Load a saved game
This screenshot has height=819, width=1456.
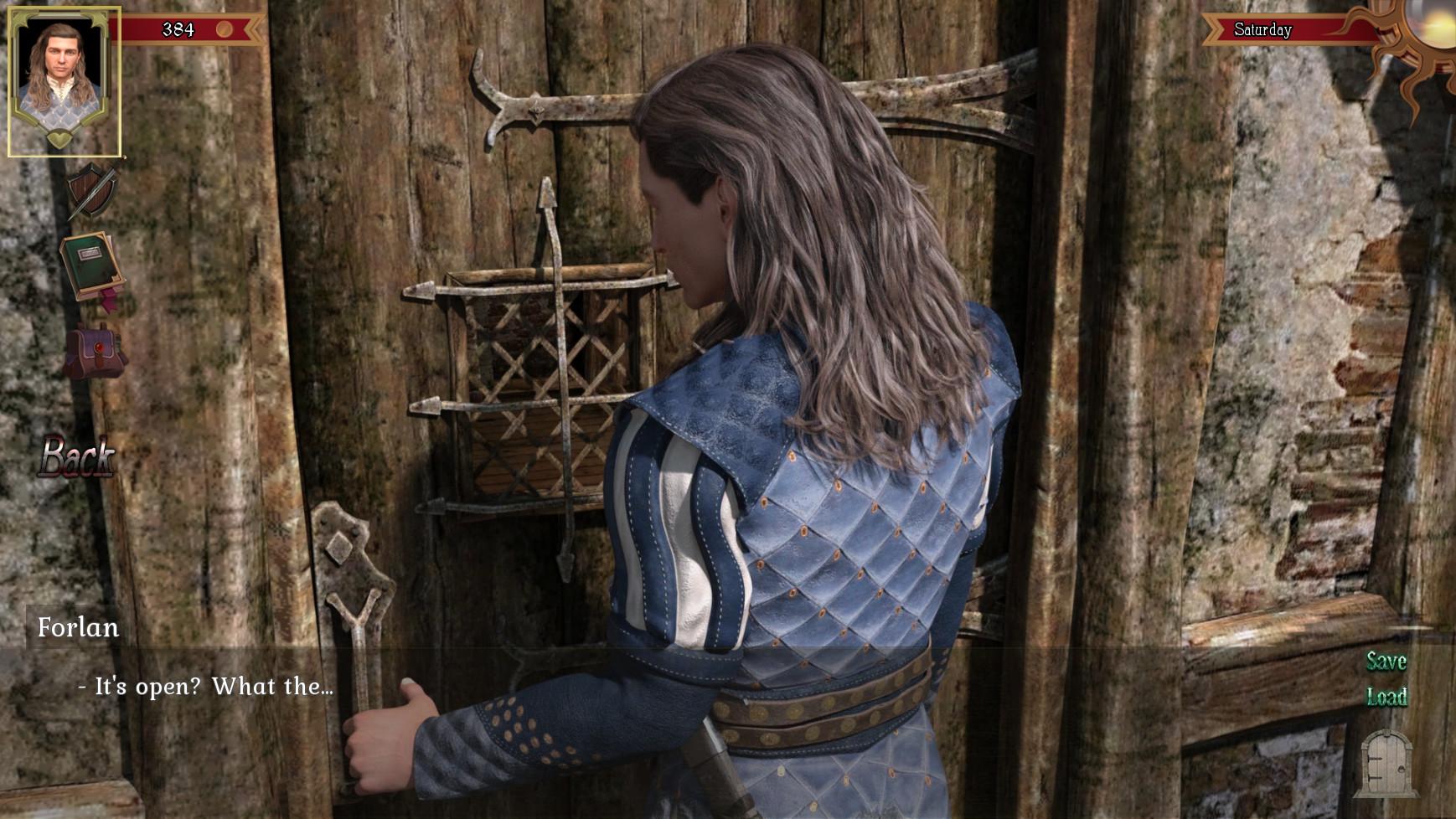[x=1386, y=697]
